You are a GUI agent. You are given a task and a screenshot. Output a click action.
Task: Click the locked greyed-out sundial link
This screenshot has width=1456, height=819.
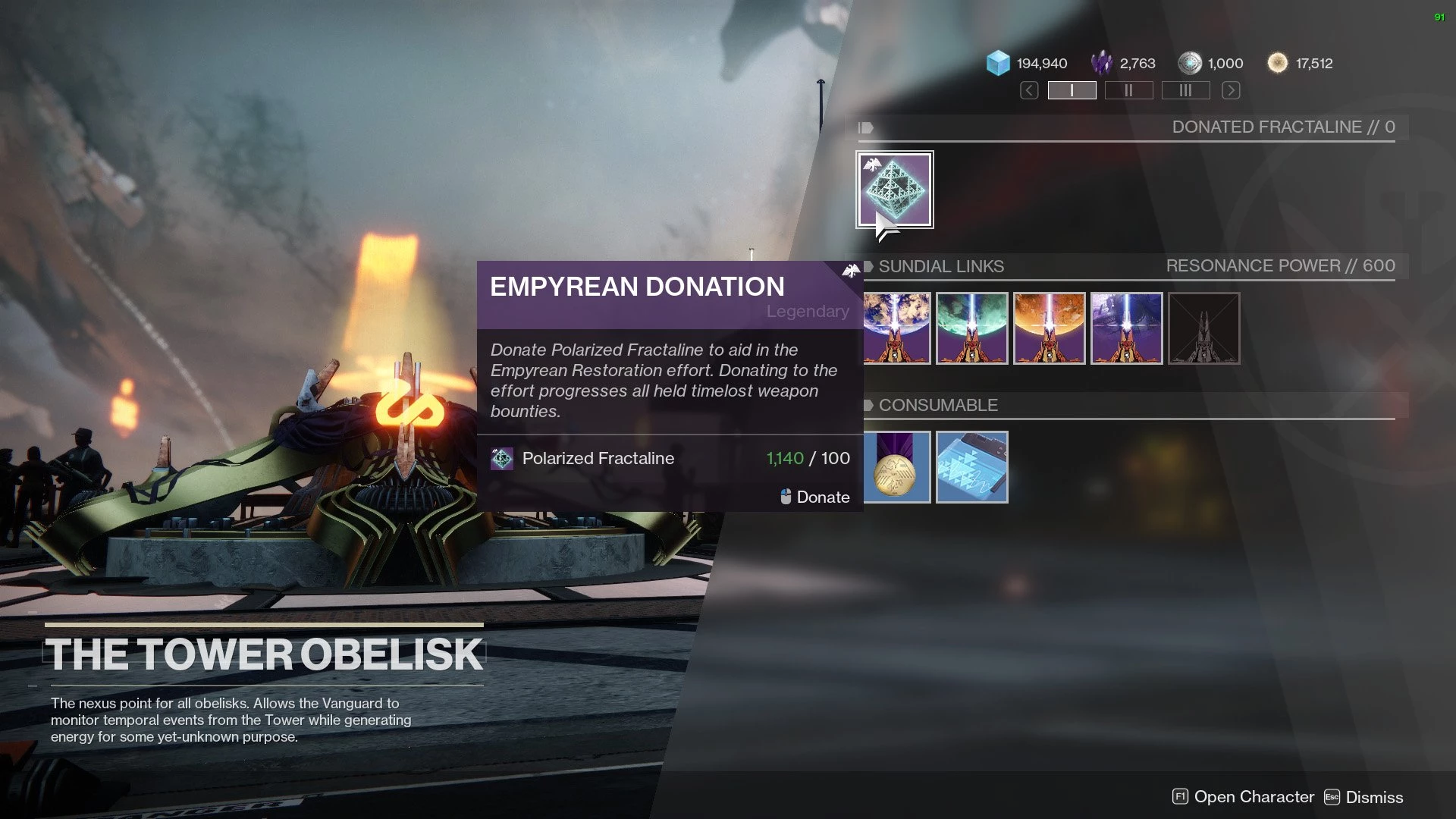(x=1204, y=328)
